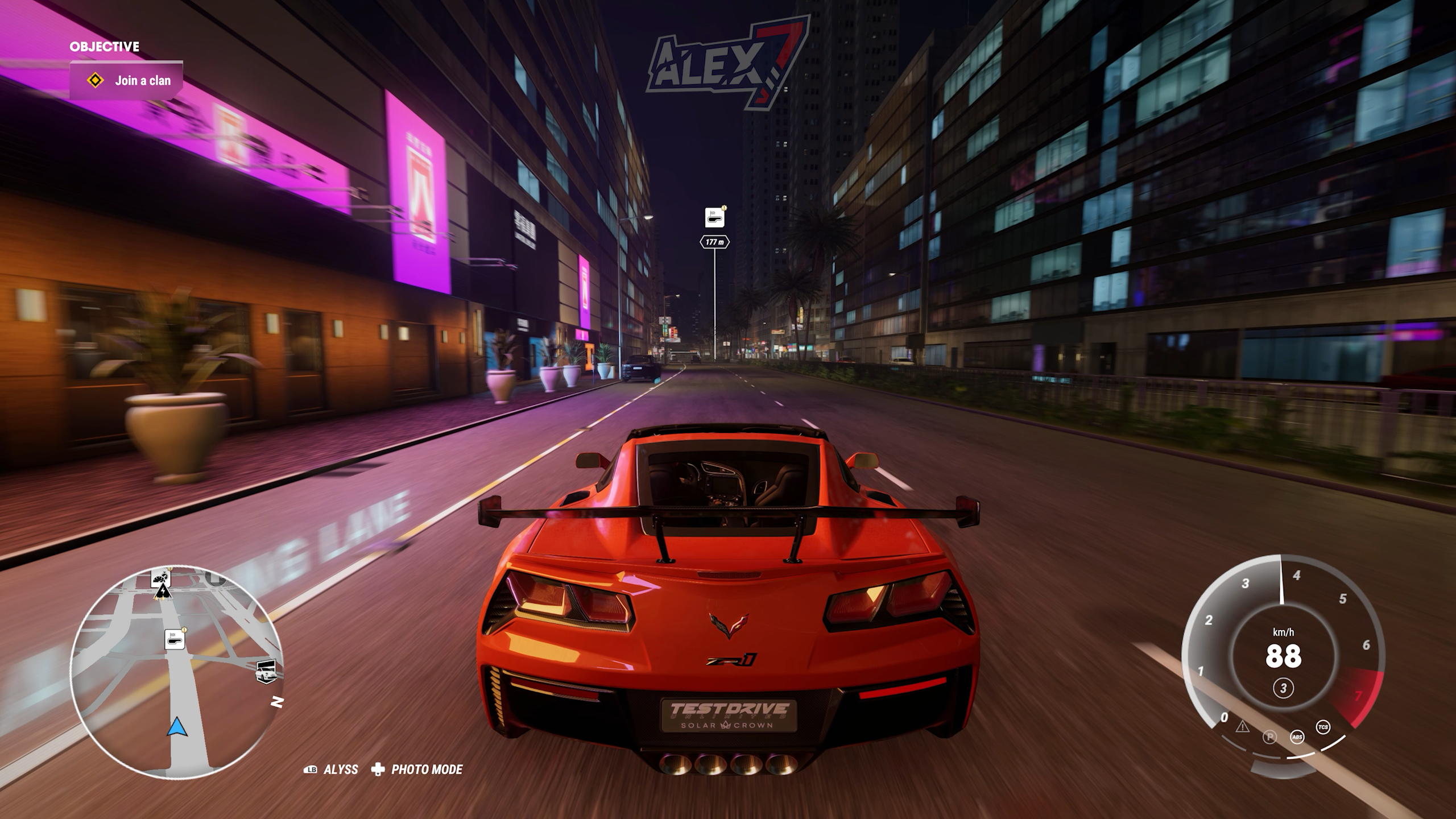The image size is (1456, 819).
Task: Click the blue player arrow on minimap
Action: tap(176, 726)
